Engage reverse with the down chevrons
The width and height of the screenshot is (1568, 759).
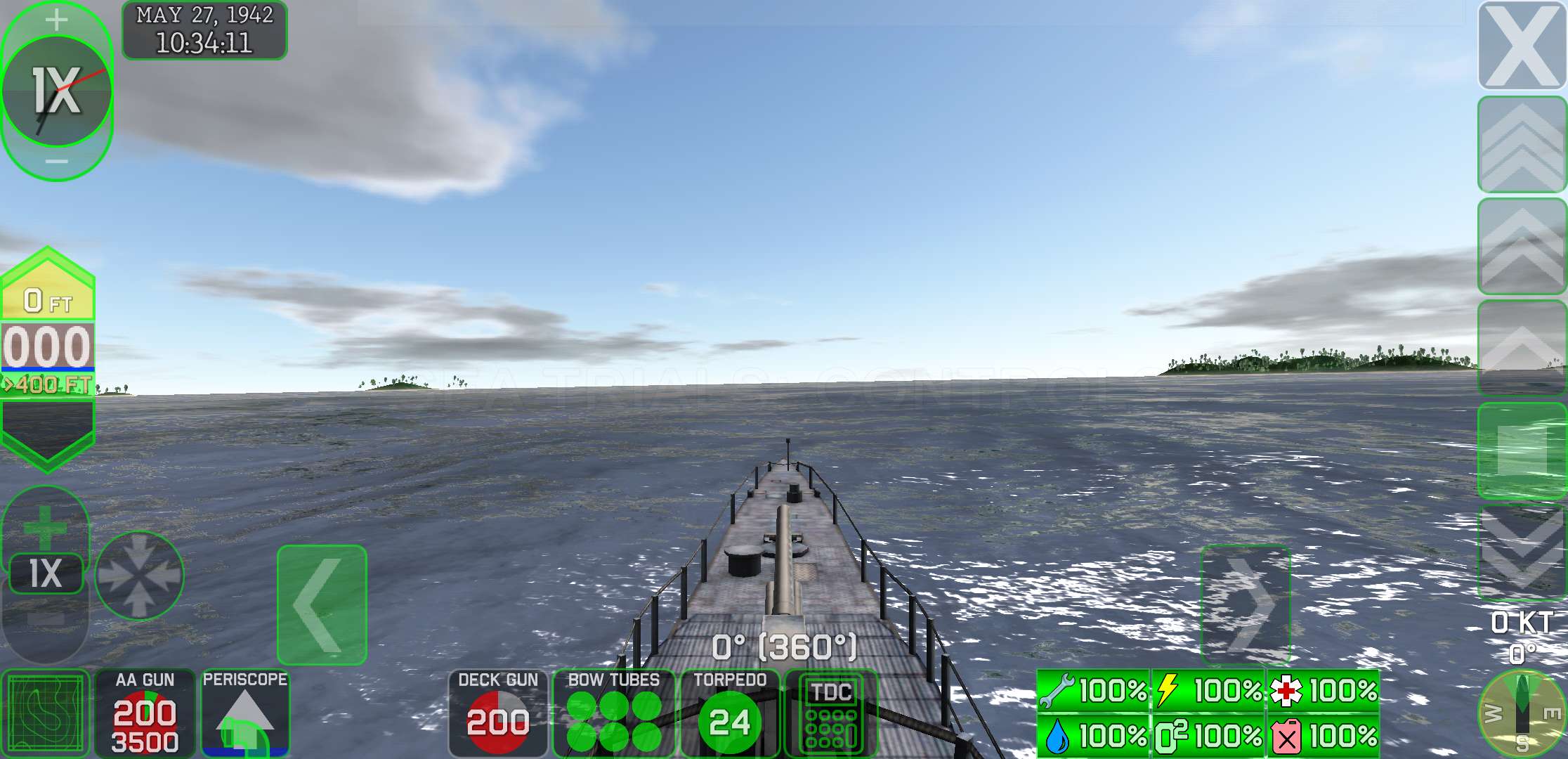coord(1522,552)
